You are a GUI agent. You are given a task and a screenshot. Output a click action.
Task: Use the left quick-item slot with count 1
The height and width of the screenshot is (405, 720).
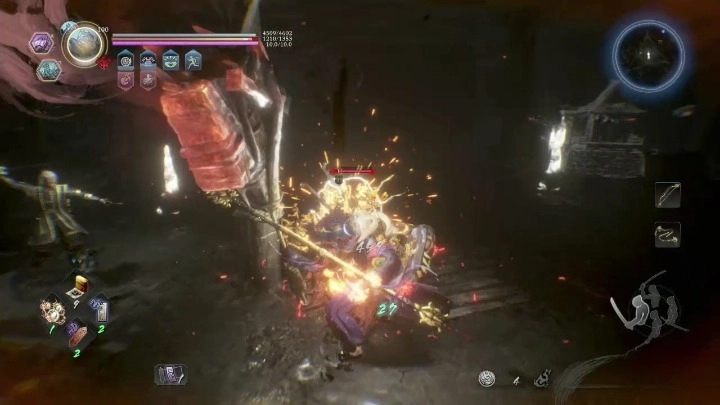[x=52, y=310]
